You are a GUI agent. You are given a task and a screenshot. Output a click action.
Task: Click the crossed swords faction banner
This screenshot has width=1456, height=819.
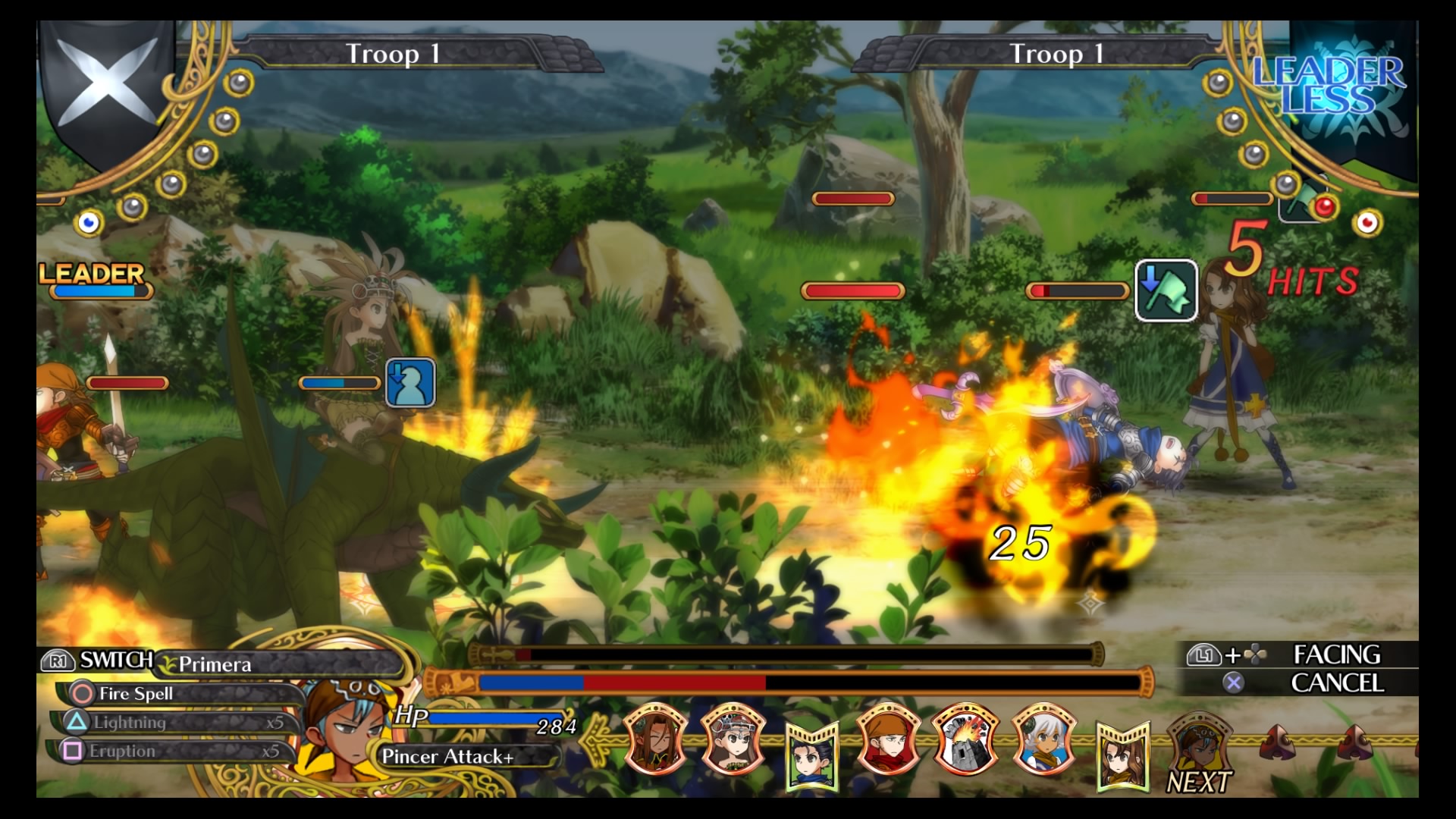tap(106, 83)
